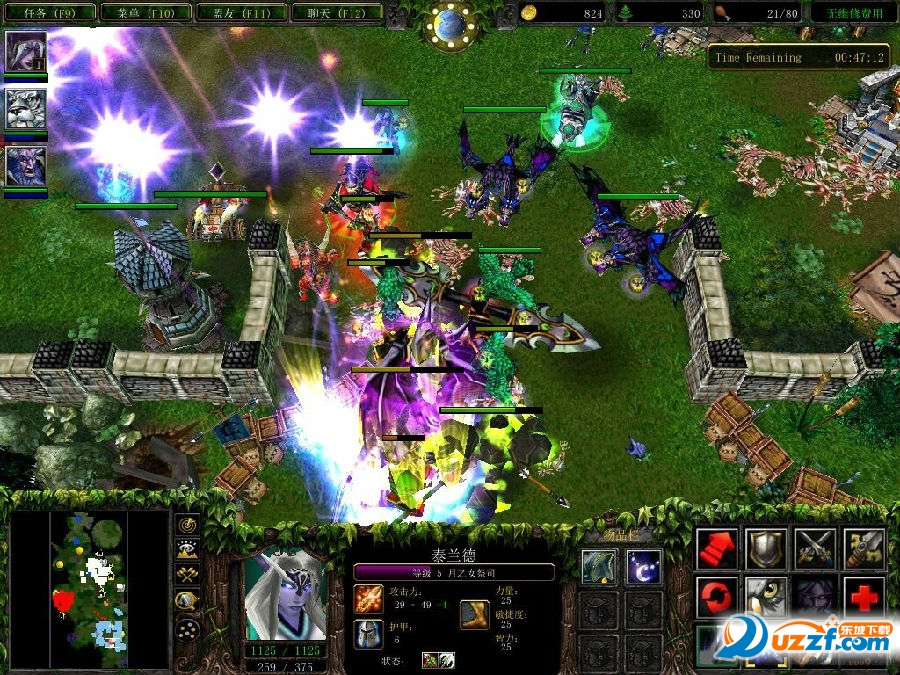Open the 菜单 (F10) game menu
This screenshot has width=900, height=675.
(x=144, y=13)
